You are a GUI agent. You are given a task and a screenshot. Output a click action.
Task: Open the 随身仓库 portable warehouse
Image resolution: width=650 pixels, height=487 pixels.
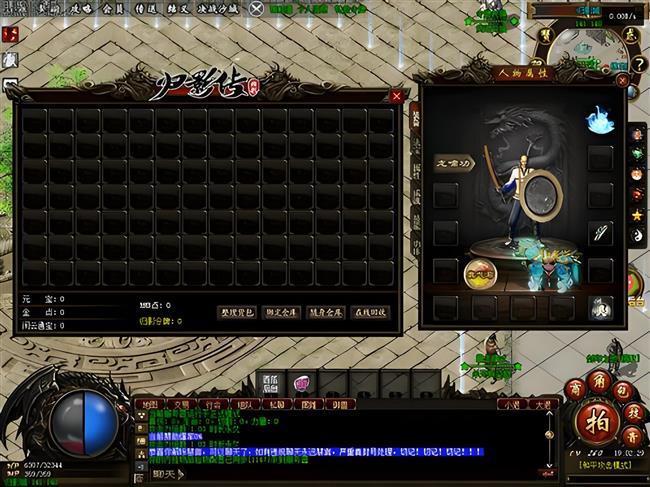pyautogui.click(x=325, y=312)
